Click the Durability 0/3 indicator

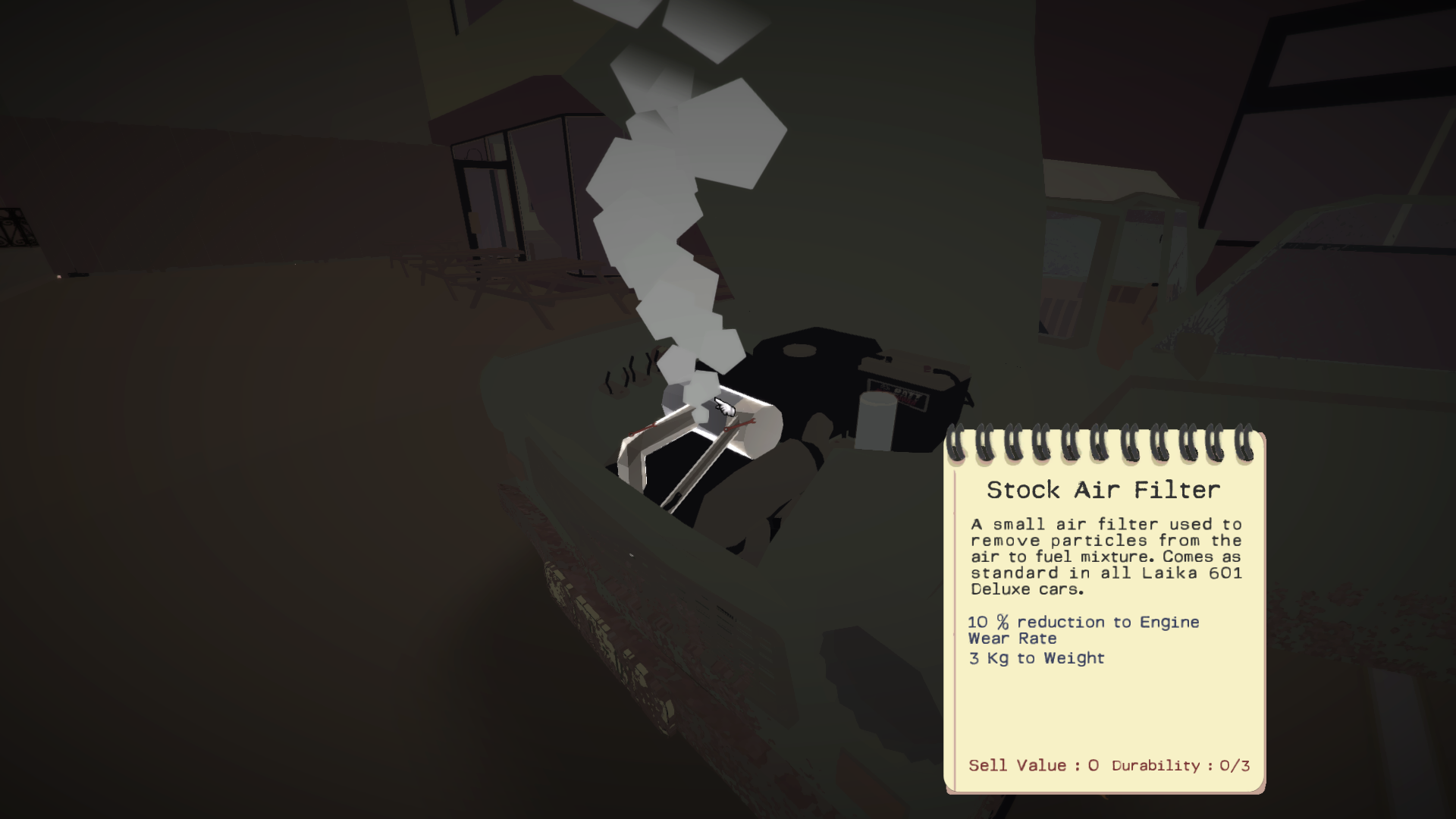(1182, 766)
